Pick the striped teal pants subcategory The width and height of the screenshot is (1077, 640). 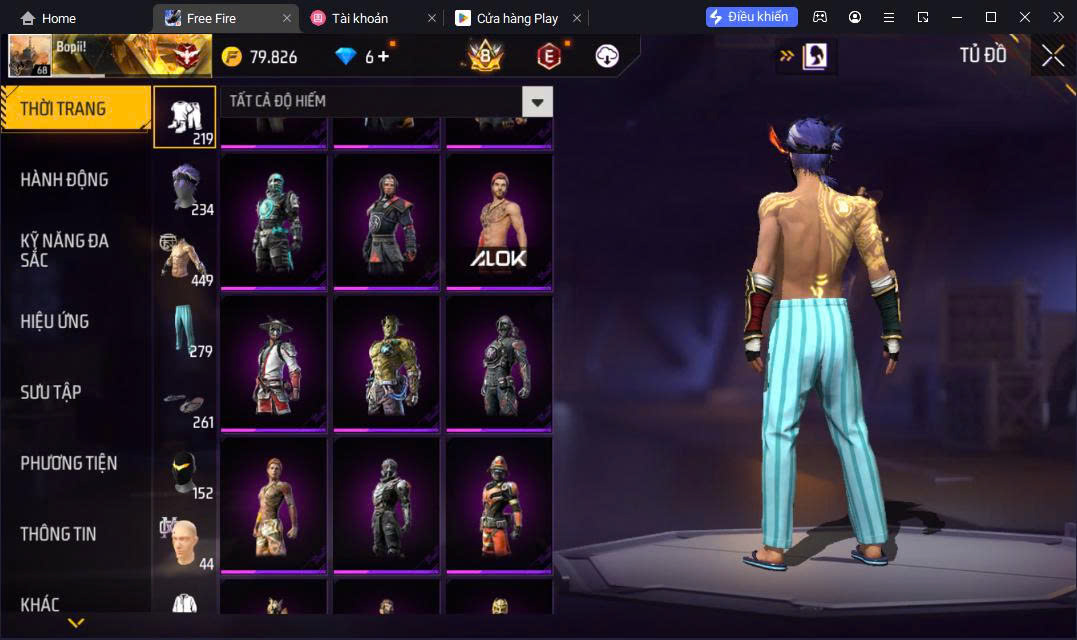184,330
